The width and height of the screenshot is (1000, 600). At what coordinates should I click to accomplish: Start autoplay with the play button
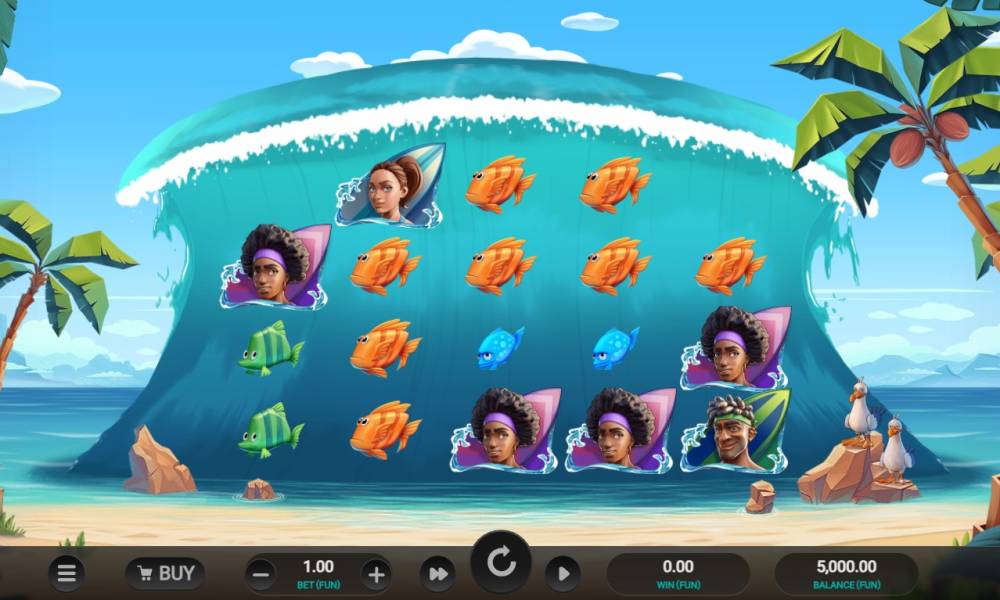coord(562,574)
